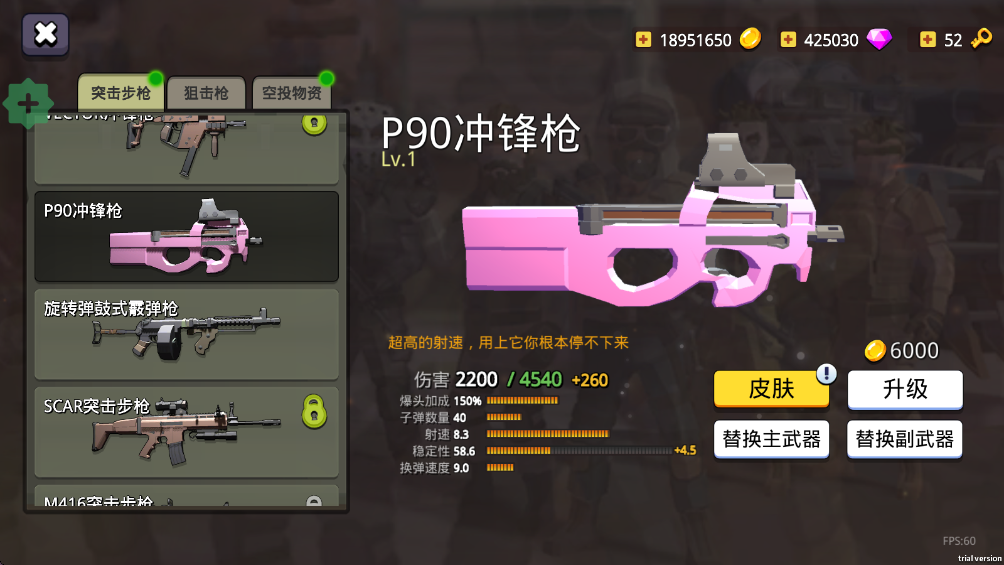
Task: Select the P90冲锋枪 list entry
Action: click(187, 236)
